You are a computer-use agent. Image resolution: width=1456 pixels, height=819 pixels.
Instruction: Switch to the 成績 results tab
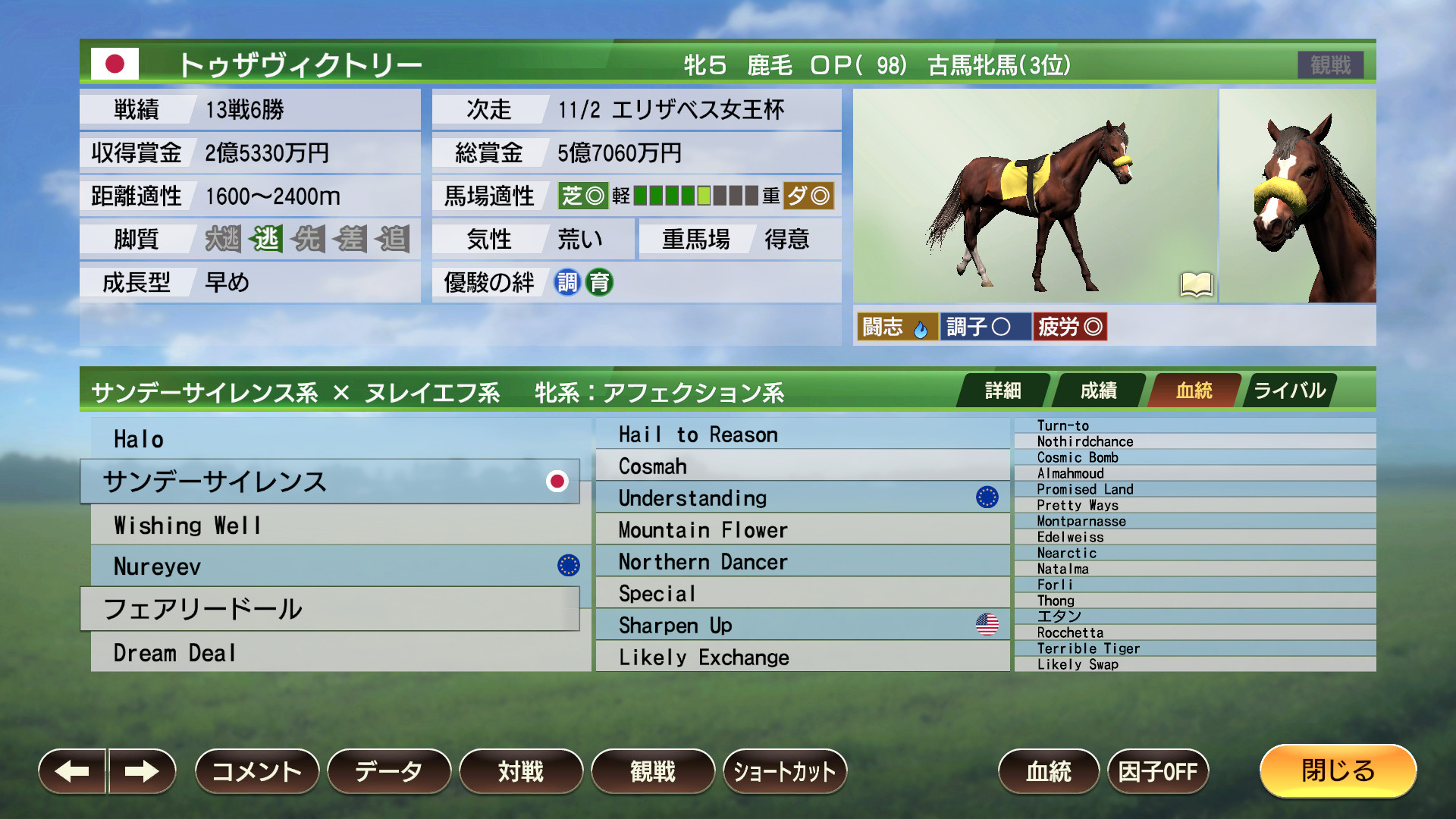point(1098,391)
